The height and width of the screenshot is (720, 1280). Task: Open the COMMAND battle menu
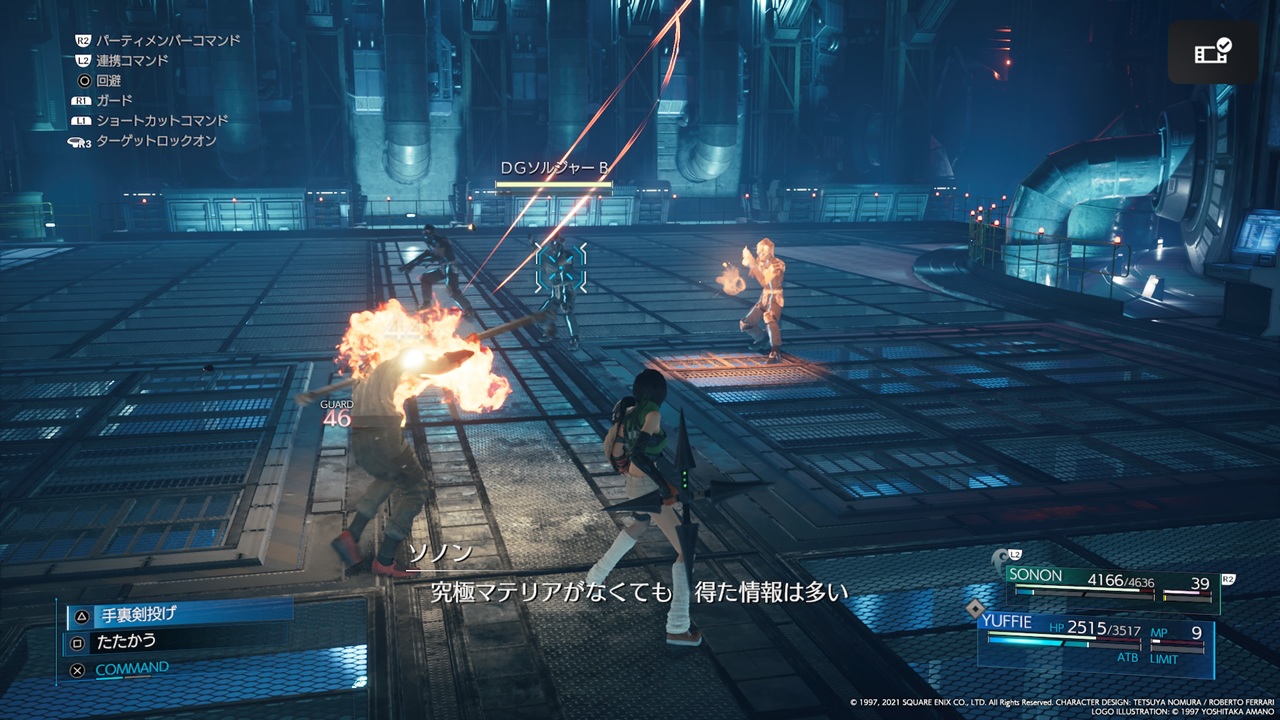pos(131,670)
